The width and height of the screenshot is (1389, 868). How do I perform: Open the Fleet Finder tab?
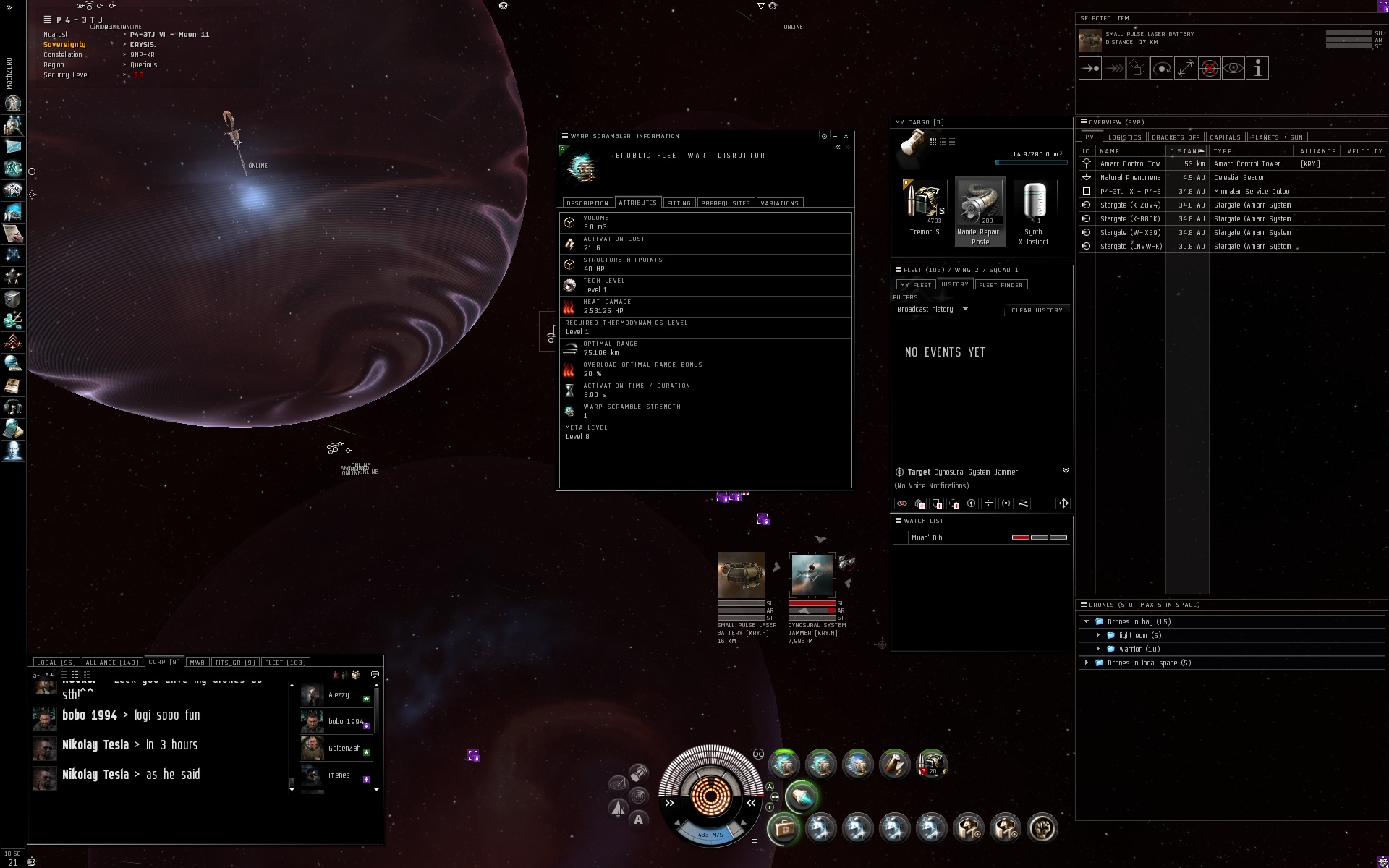[1001, 285]
